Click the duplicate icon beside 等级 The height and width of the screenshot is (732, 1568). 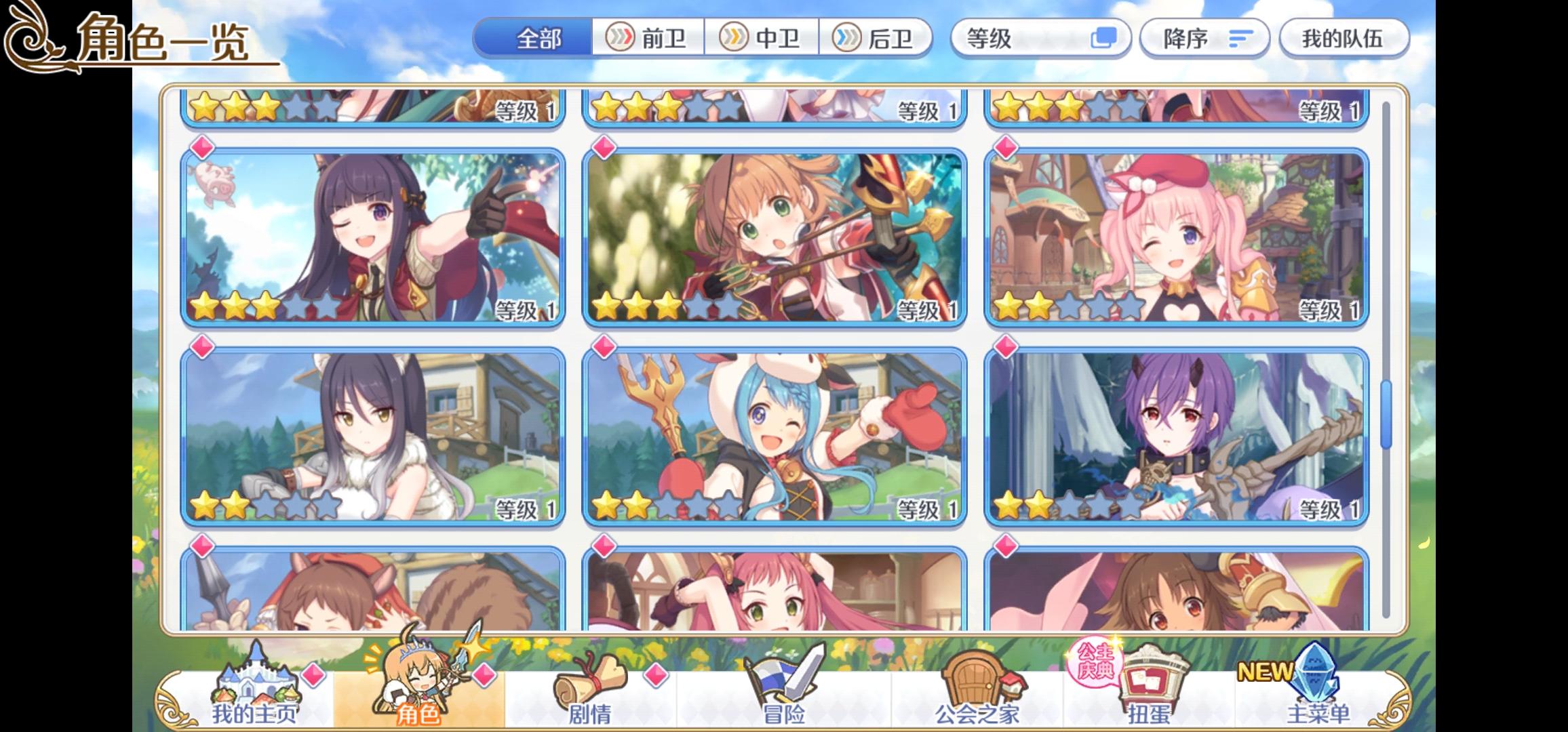click(x=1103, y=39)
